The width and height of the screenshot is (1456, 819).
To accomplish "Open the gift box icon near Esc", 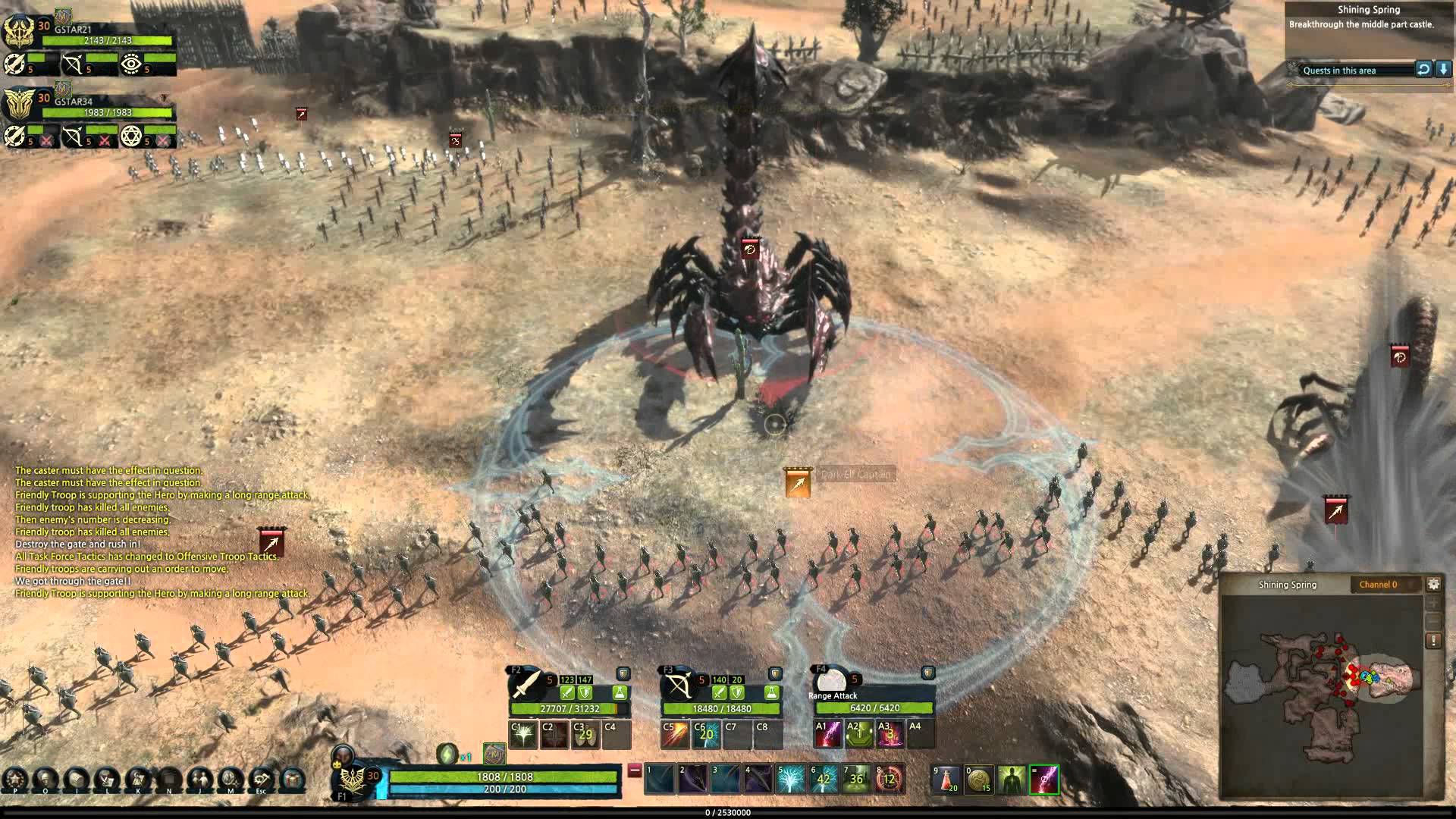I will [x=293, y=778].
